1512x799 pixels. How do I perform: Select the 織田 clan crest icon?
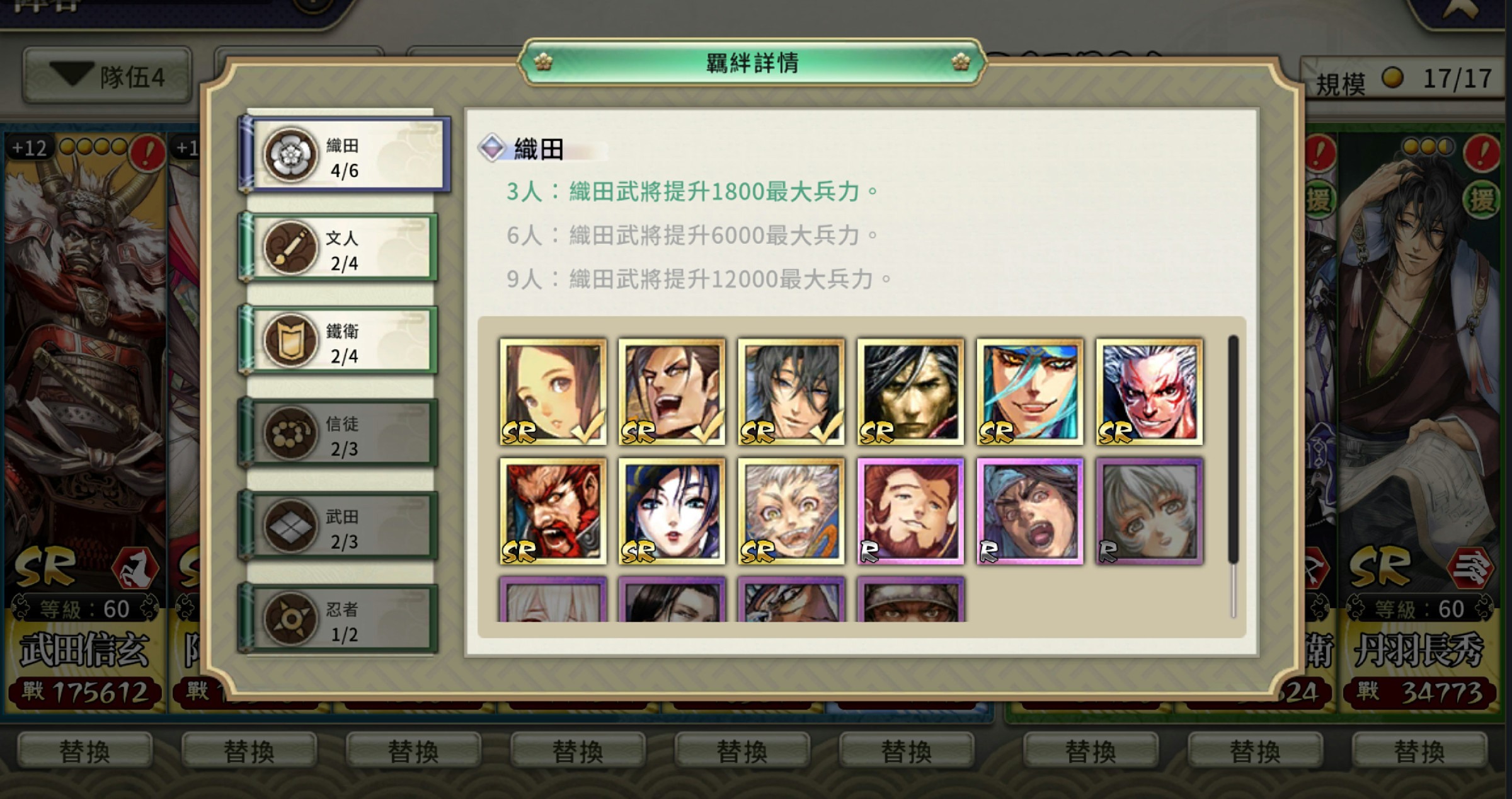pos(290,154)
